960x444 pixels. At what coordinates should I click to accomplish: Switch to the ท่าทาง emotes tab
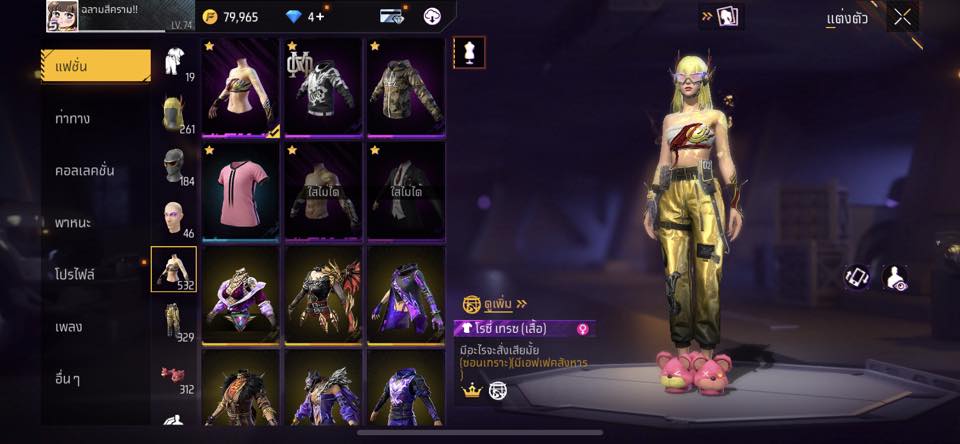tap(74, 118)
